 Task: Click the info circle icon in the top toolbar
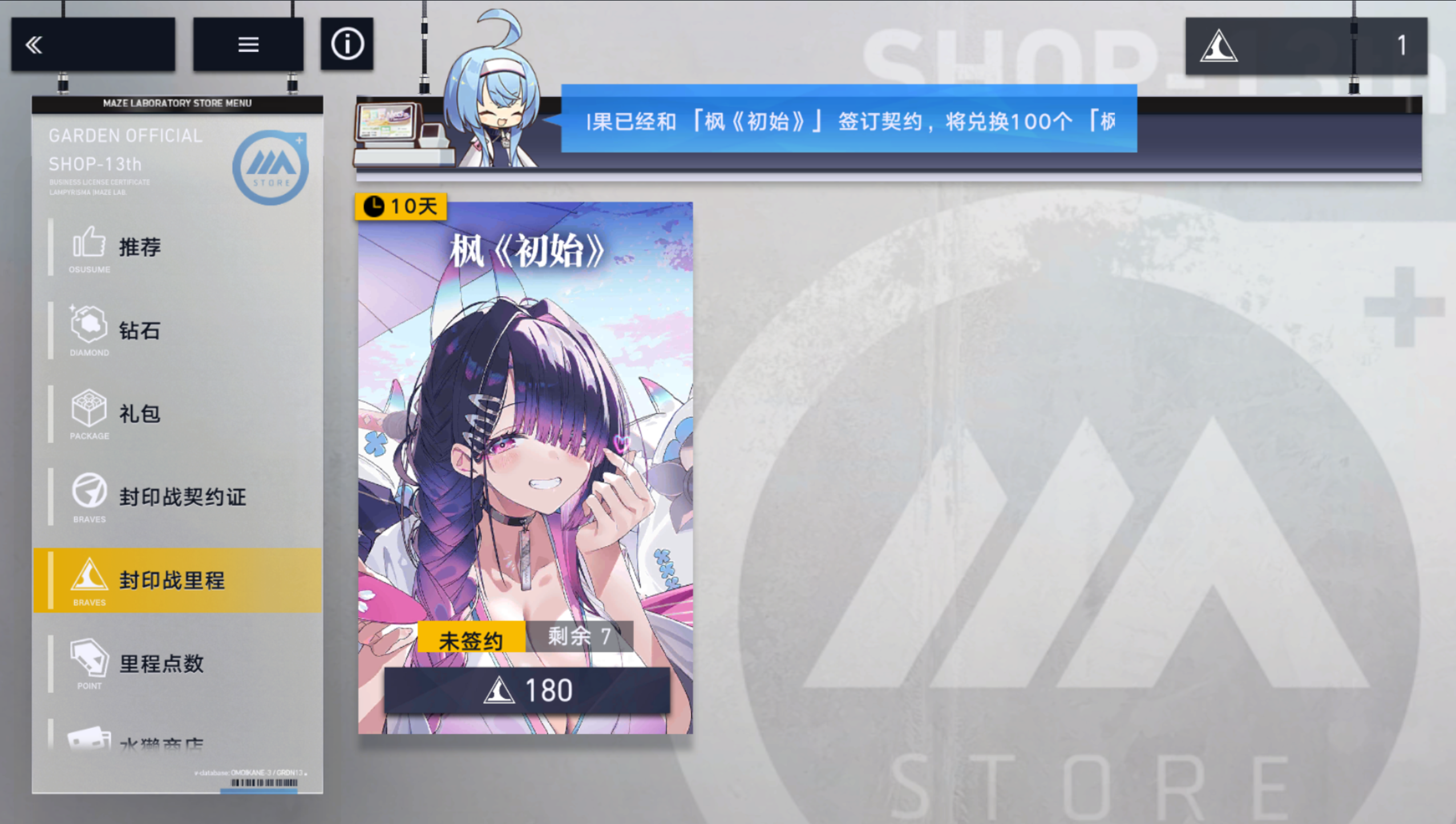(x=347, y=43)
